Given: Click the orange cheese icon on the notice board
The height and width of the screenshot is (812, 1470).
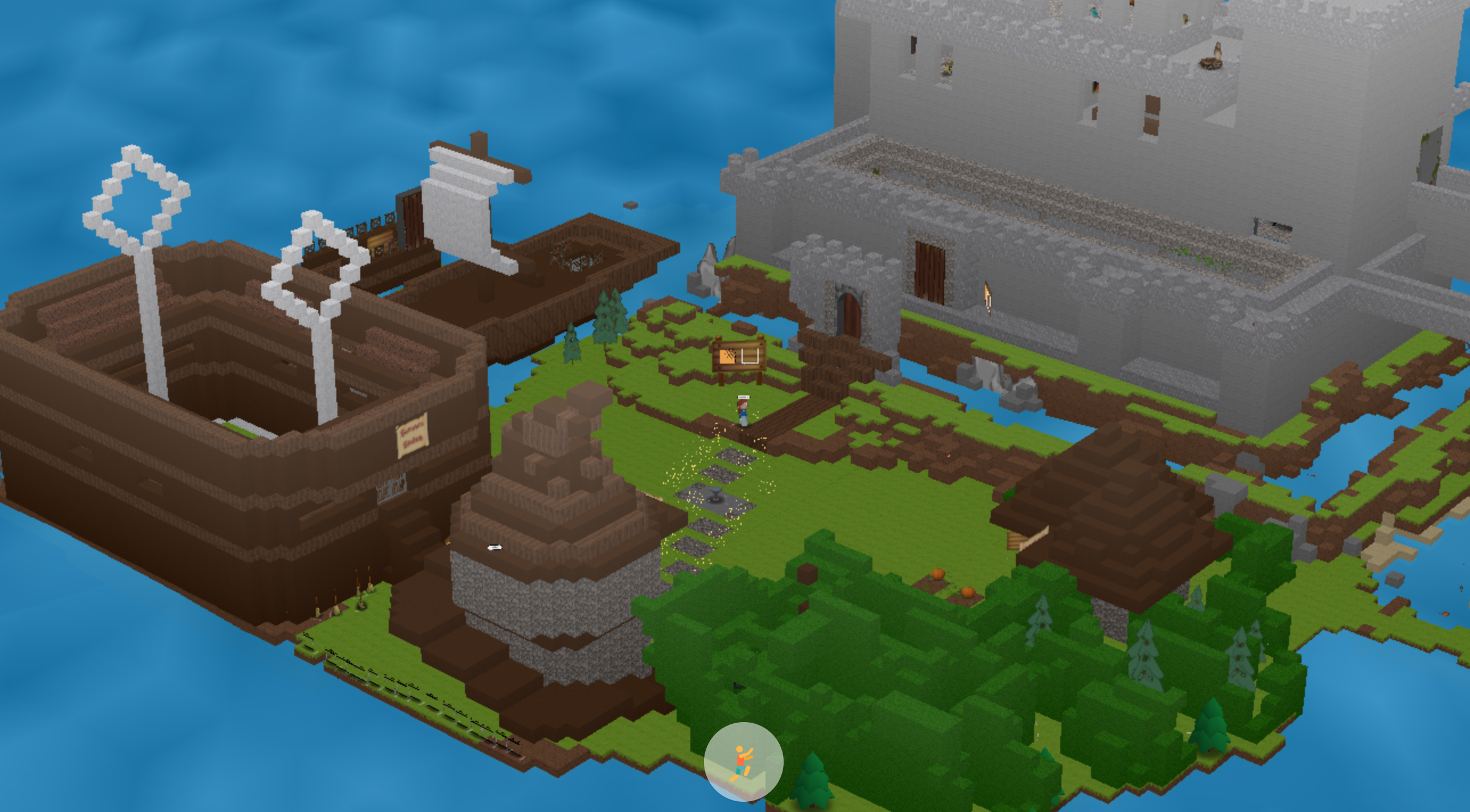Looking at the screenshot, I should click(727, 356).
